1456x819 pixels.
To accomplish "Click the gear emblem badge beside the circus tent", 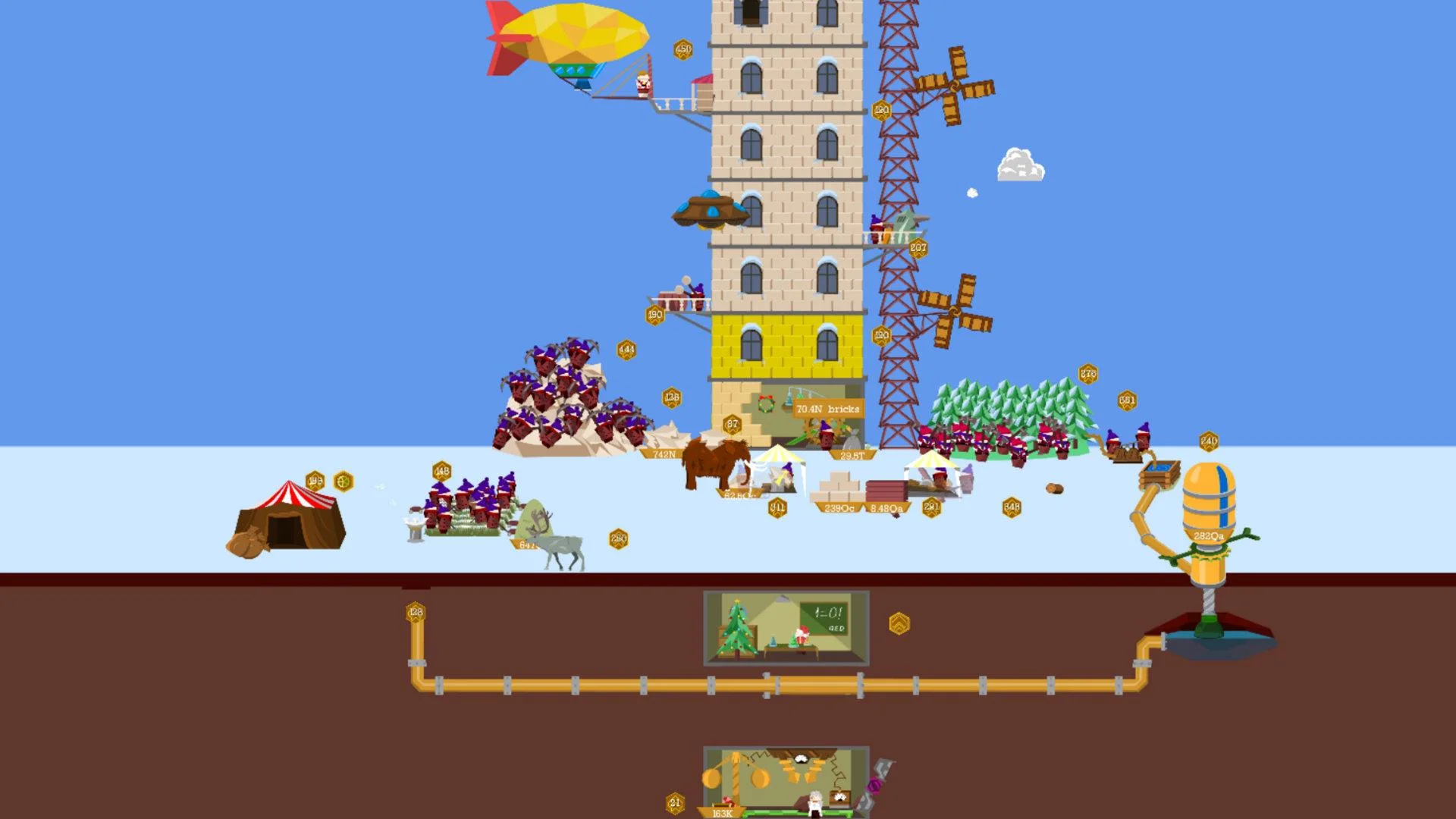I will (346, 480).
